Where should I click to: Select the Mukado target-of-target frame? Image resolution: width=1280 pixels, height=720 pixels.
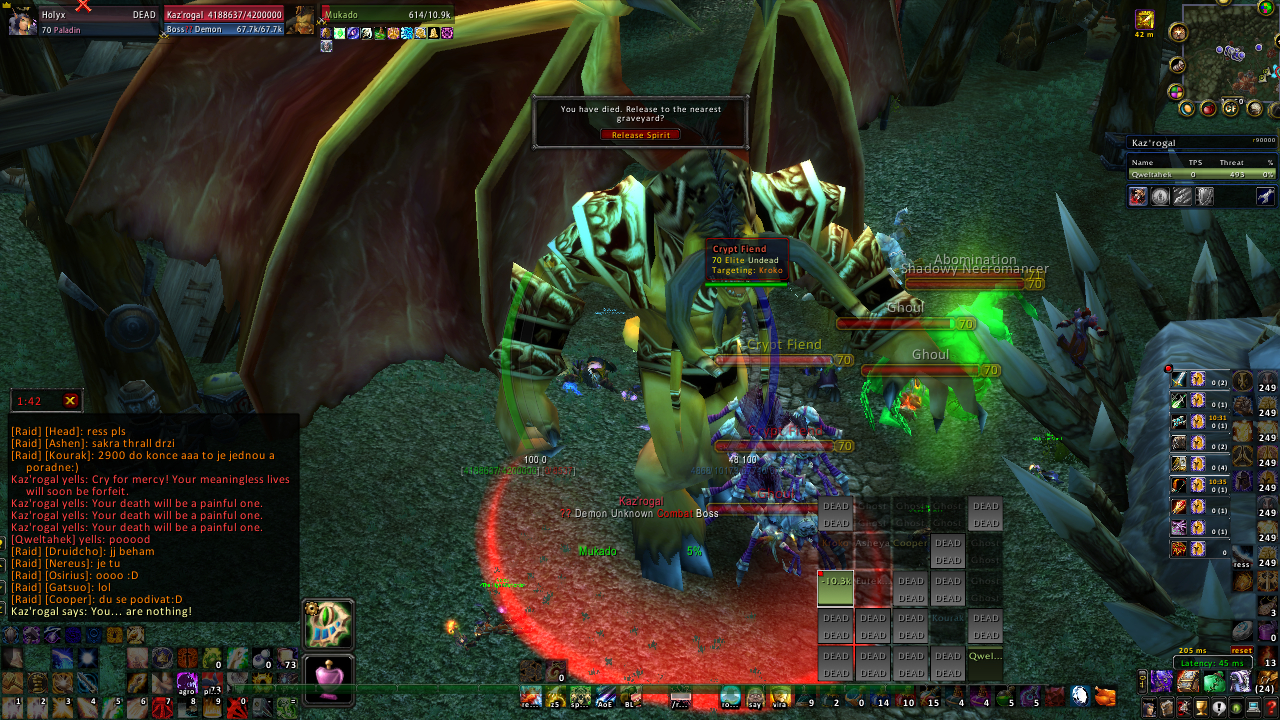point(387,15)
